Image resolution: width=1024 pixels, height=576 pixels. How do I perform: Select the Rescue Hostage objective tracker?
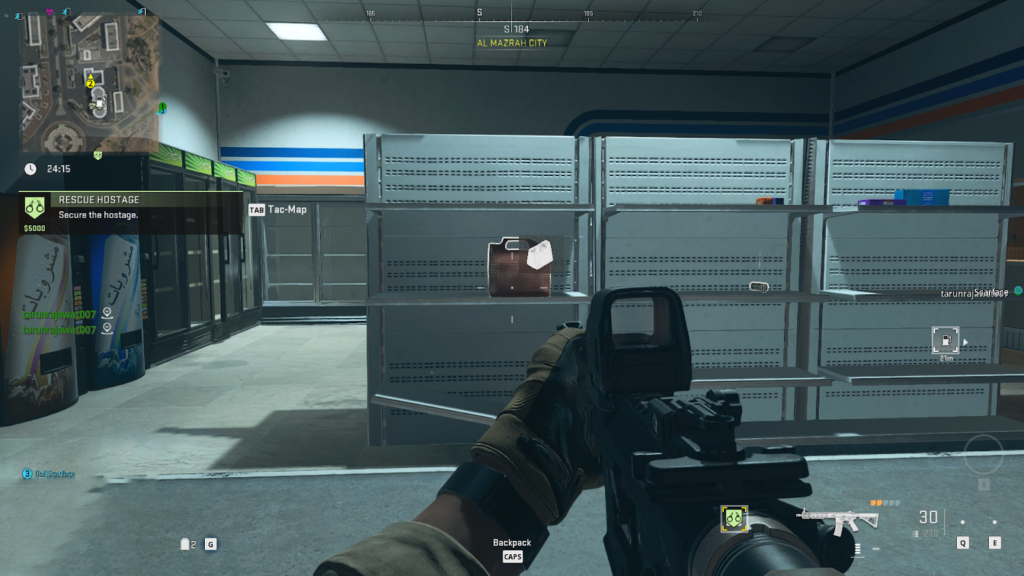tap(130, 207)
